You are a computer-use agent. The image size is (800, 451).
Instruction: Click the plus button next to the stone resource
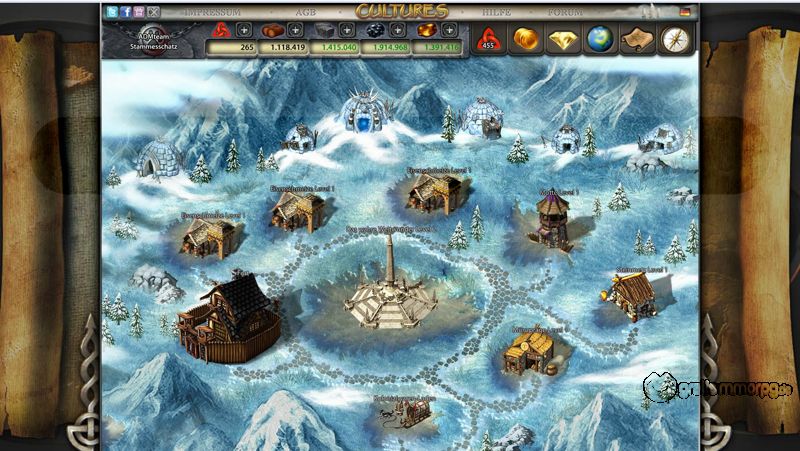[347, 30]
